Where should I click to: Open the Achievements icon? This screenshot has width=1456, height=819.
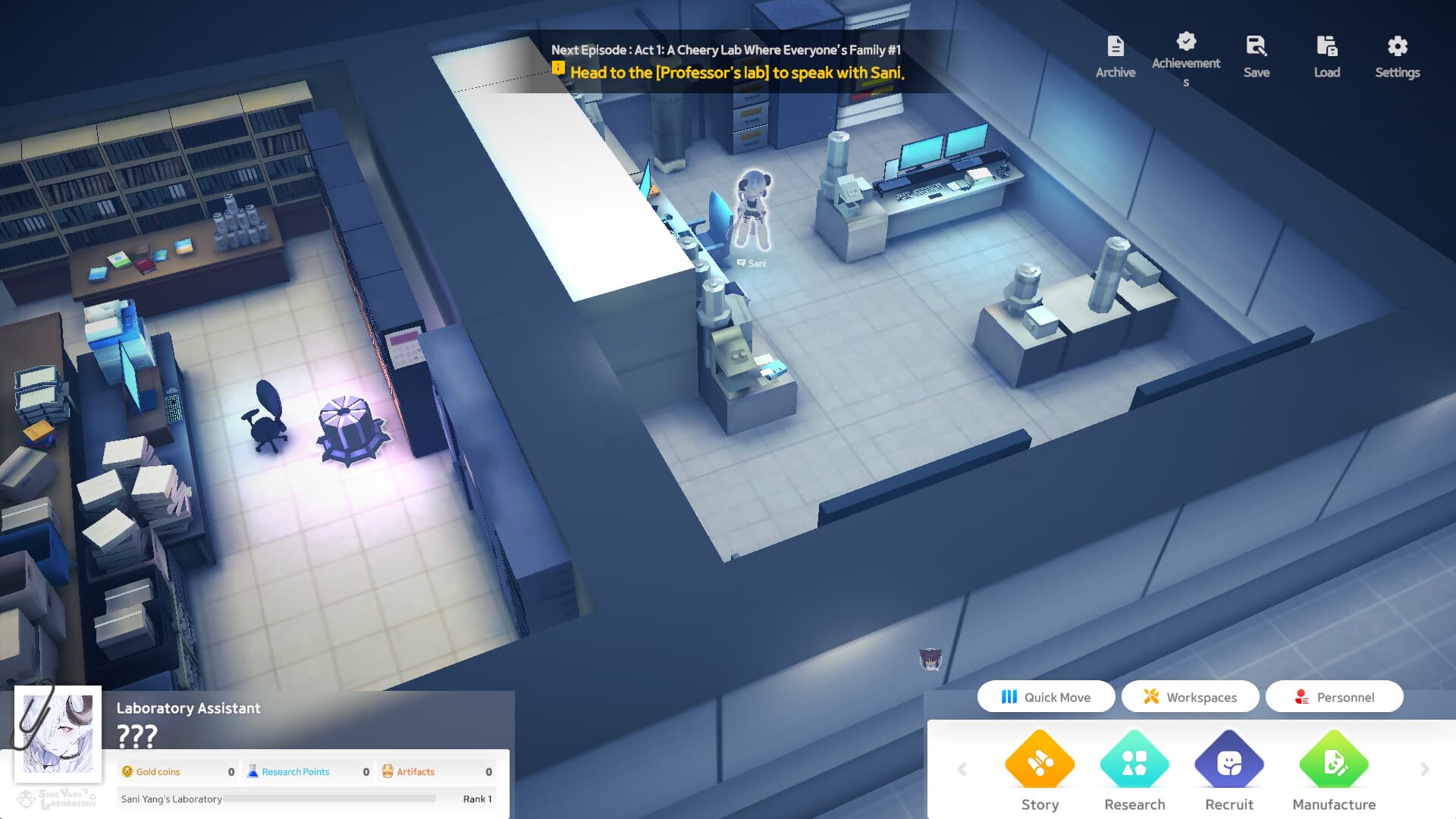coord(1186,42)
